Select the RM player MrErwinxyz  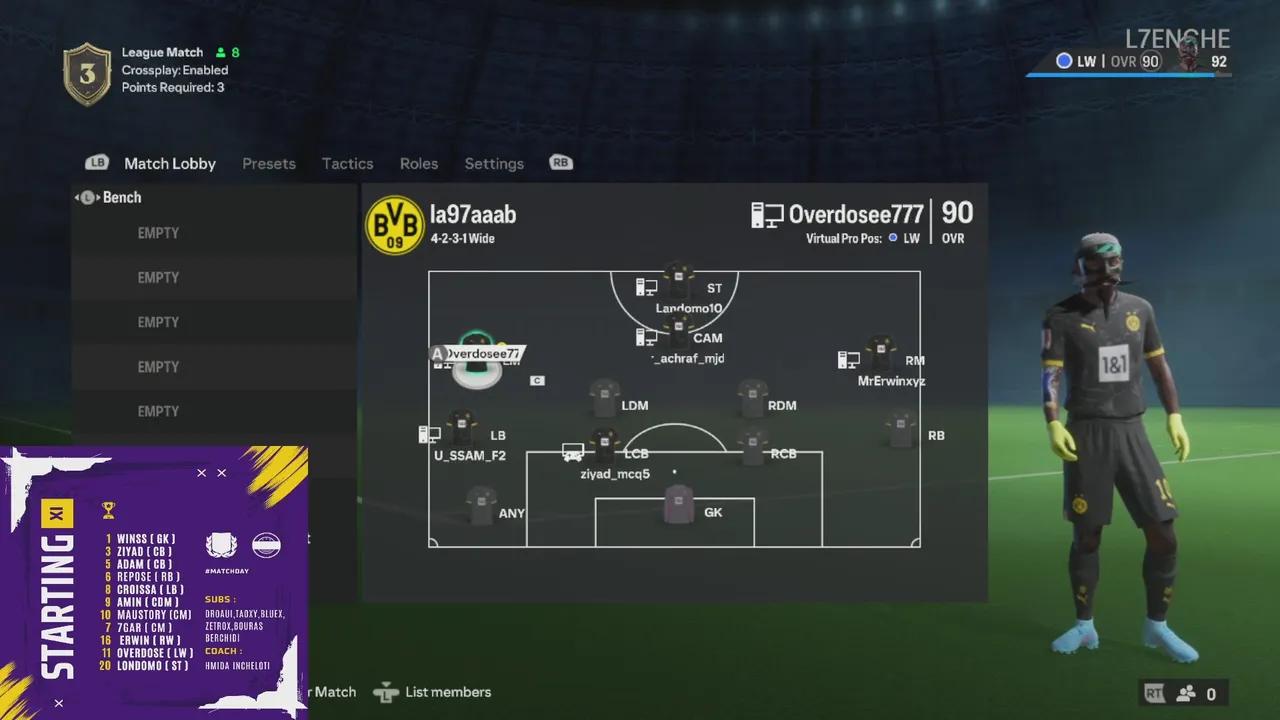point(881,354)
